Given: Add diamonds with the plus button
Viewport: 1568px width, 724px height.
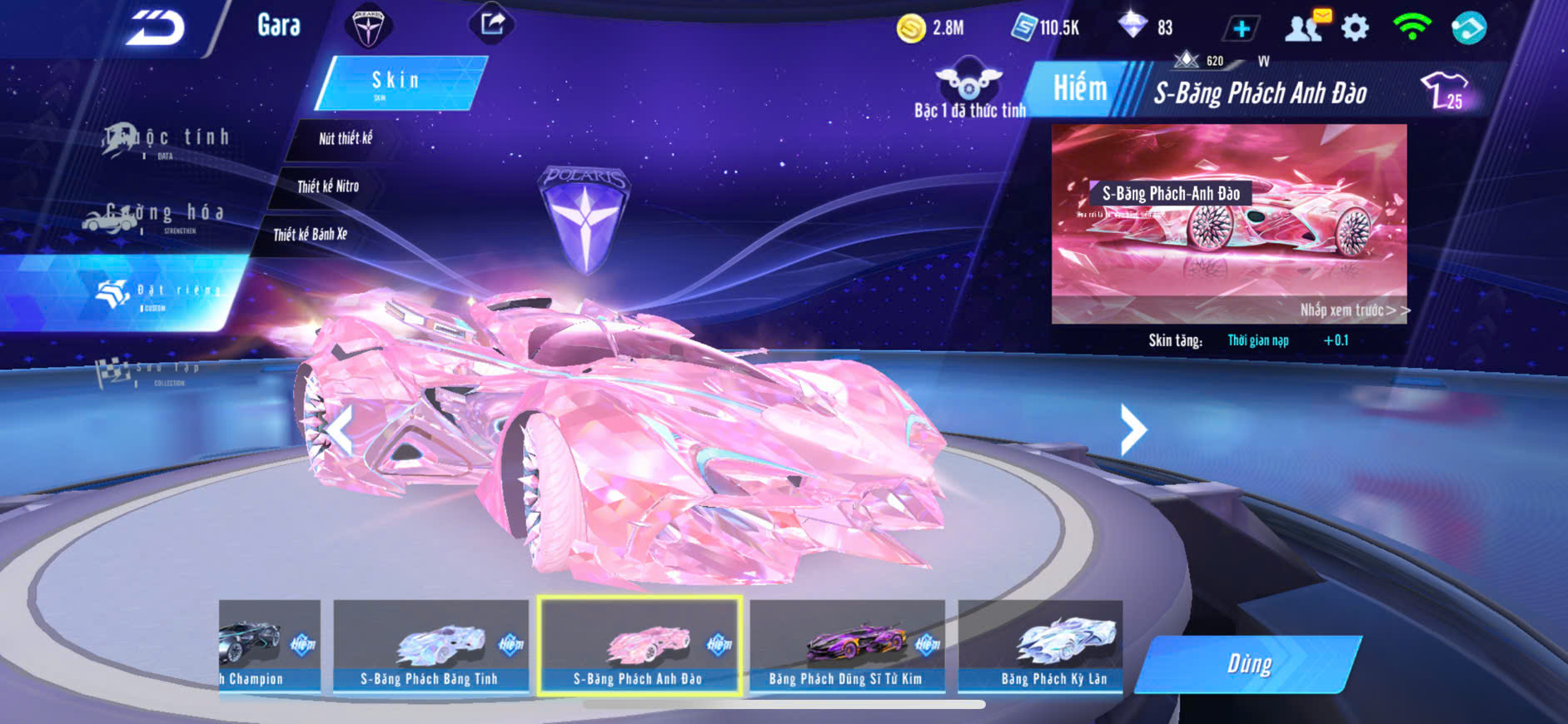Looking at the screenshot, I should (x=1241, y=29).
